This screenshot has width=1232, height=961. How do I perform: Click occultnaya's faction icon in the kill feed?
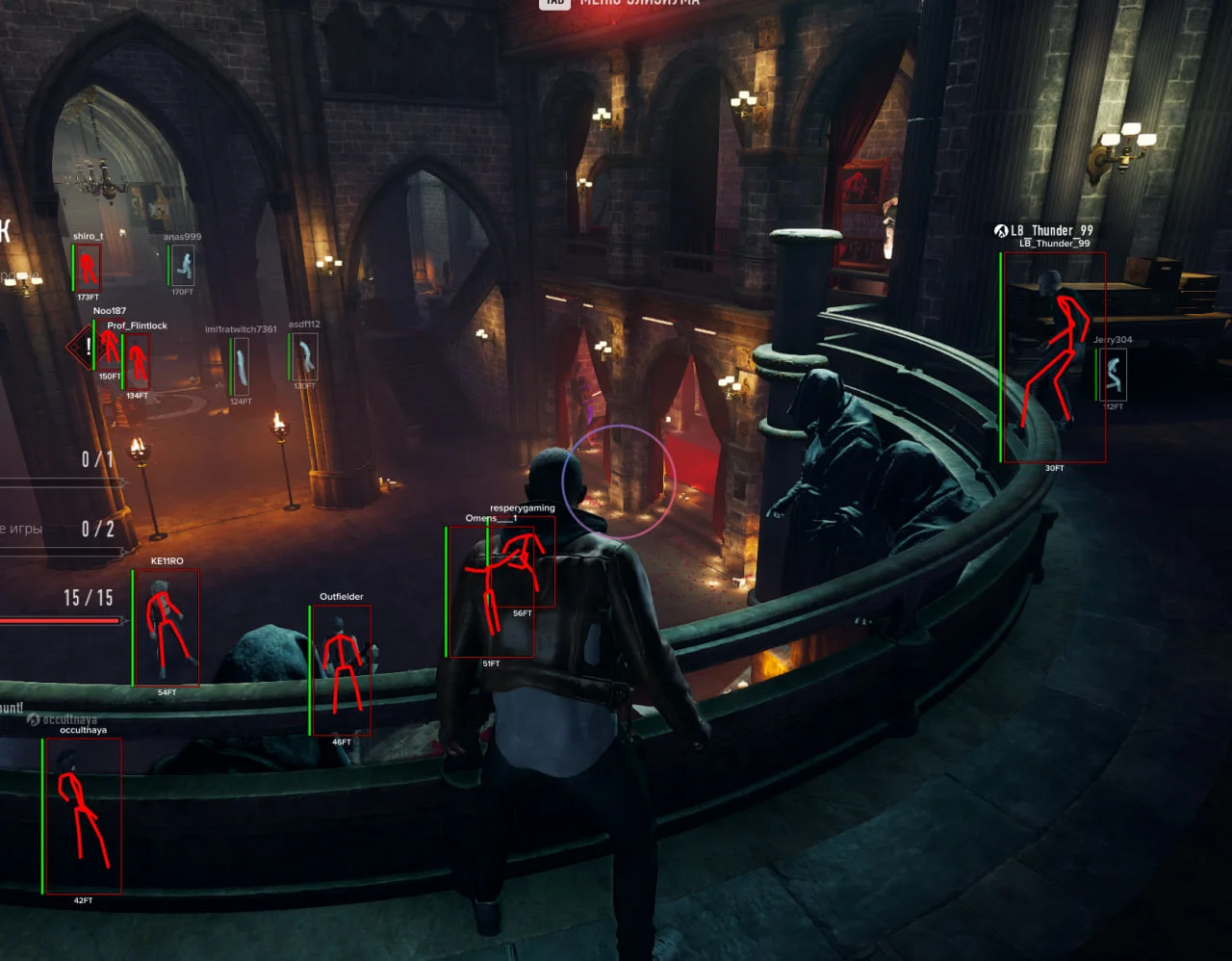[33, 717]
